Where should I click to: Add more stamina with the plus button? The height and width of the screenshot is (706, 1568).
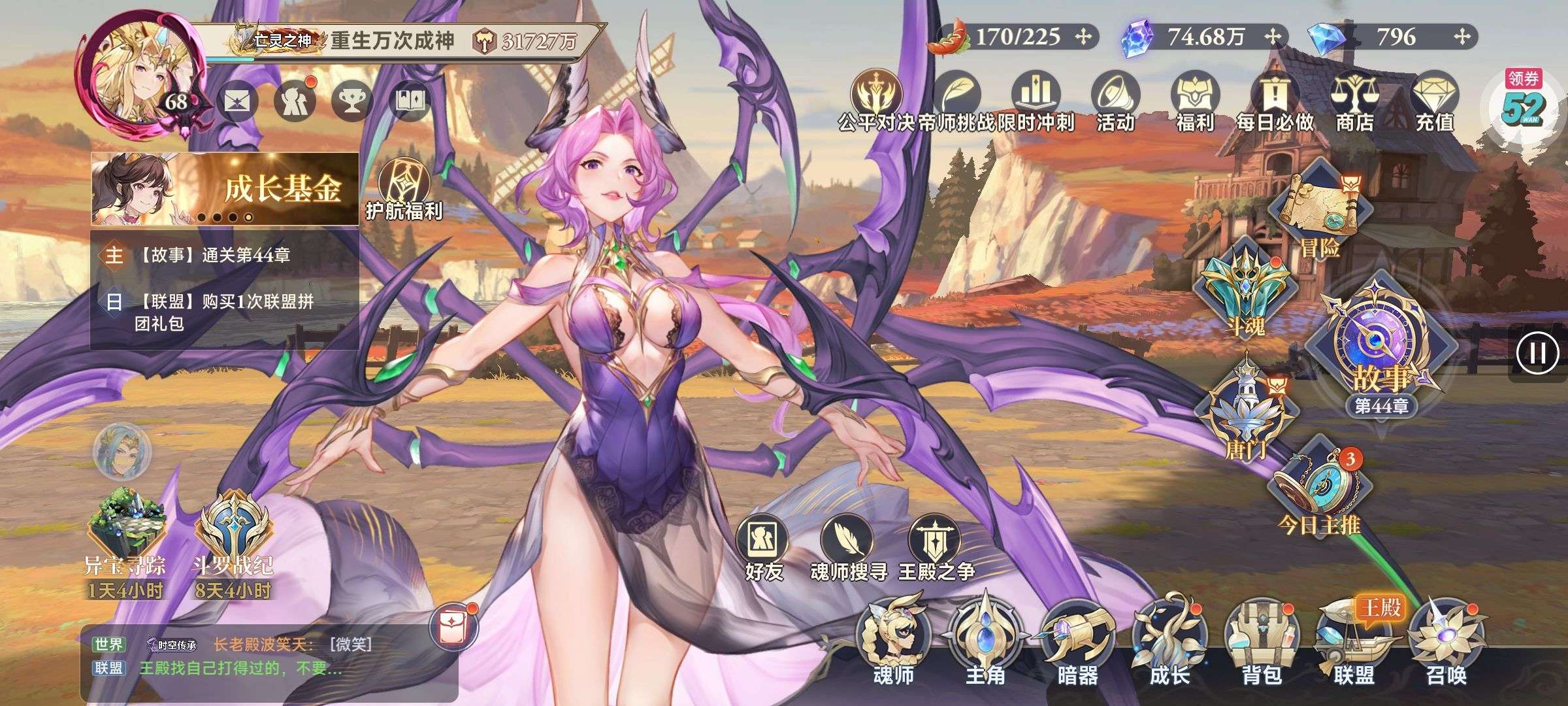[1083, 37]
